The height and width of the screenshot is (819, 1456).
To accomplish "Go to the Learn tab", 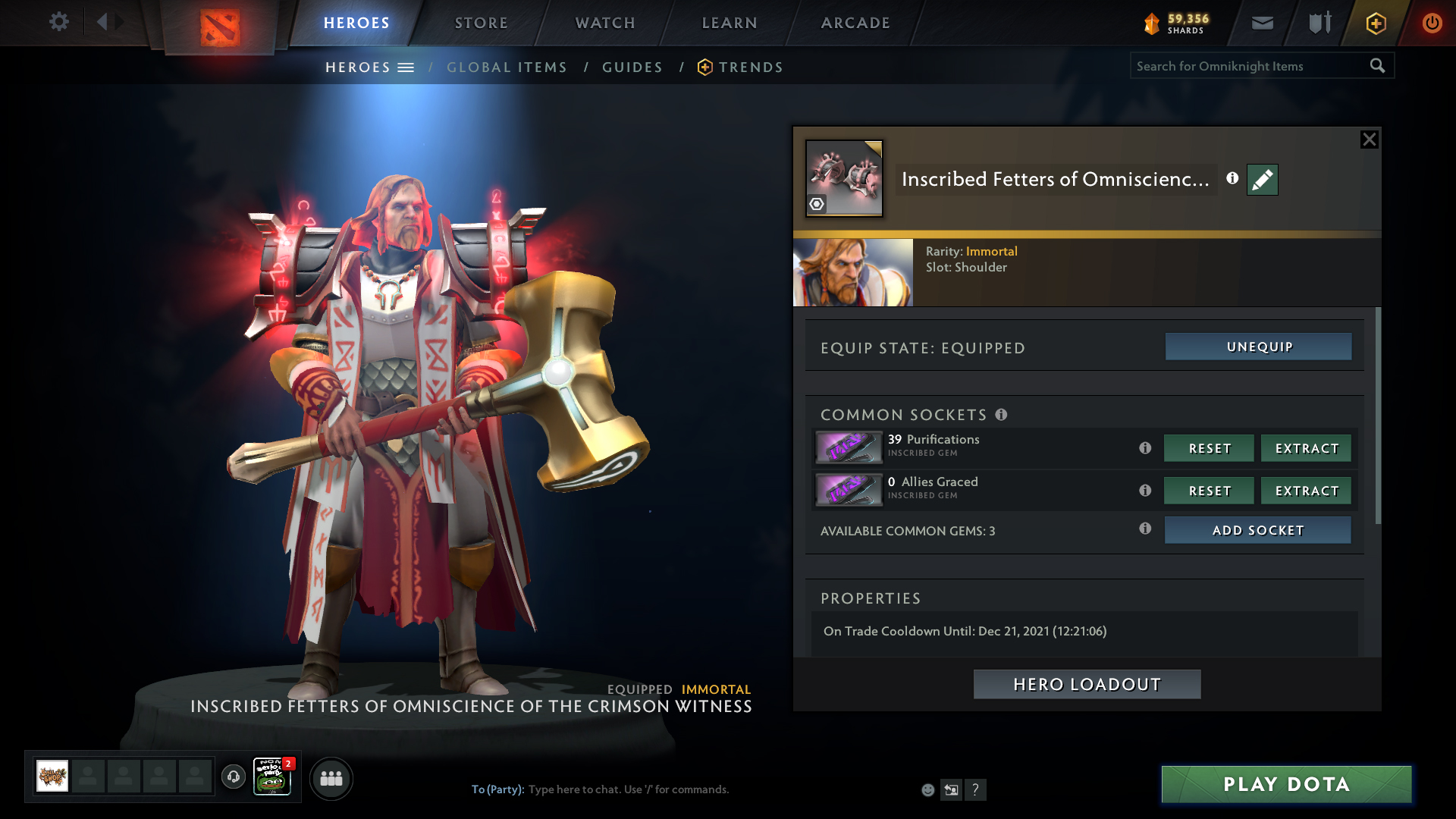I will 730,23.
